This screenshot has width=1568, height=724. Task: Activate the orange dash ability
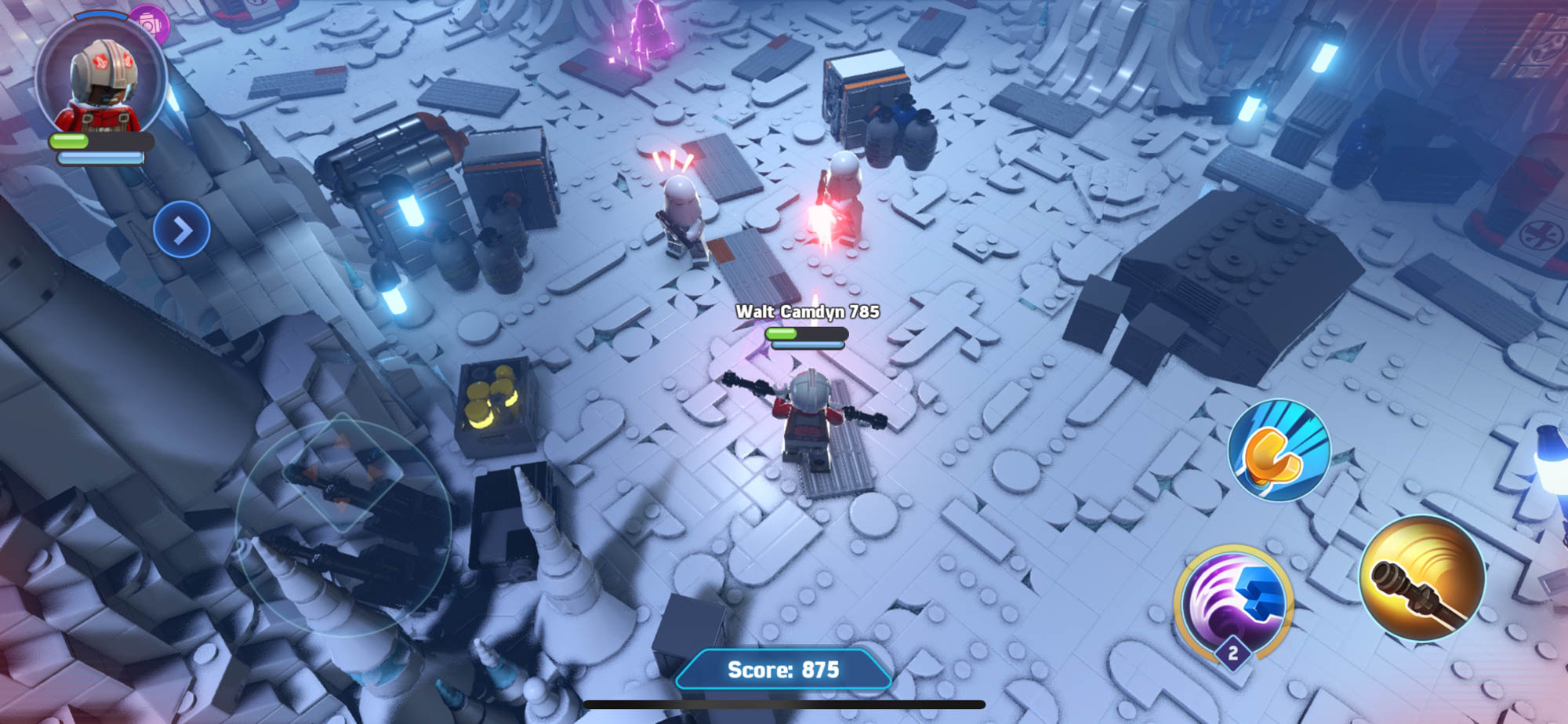click(1279, 451)
